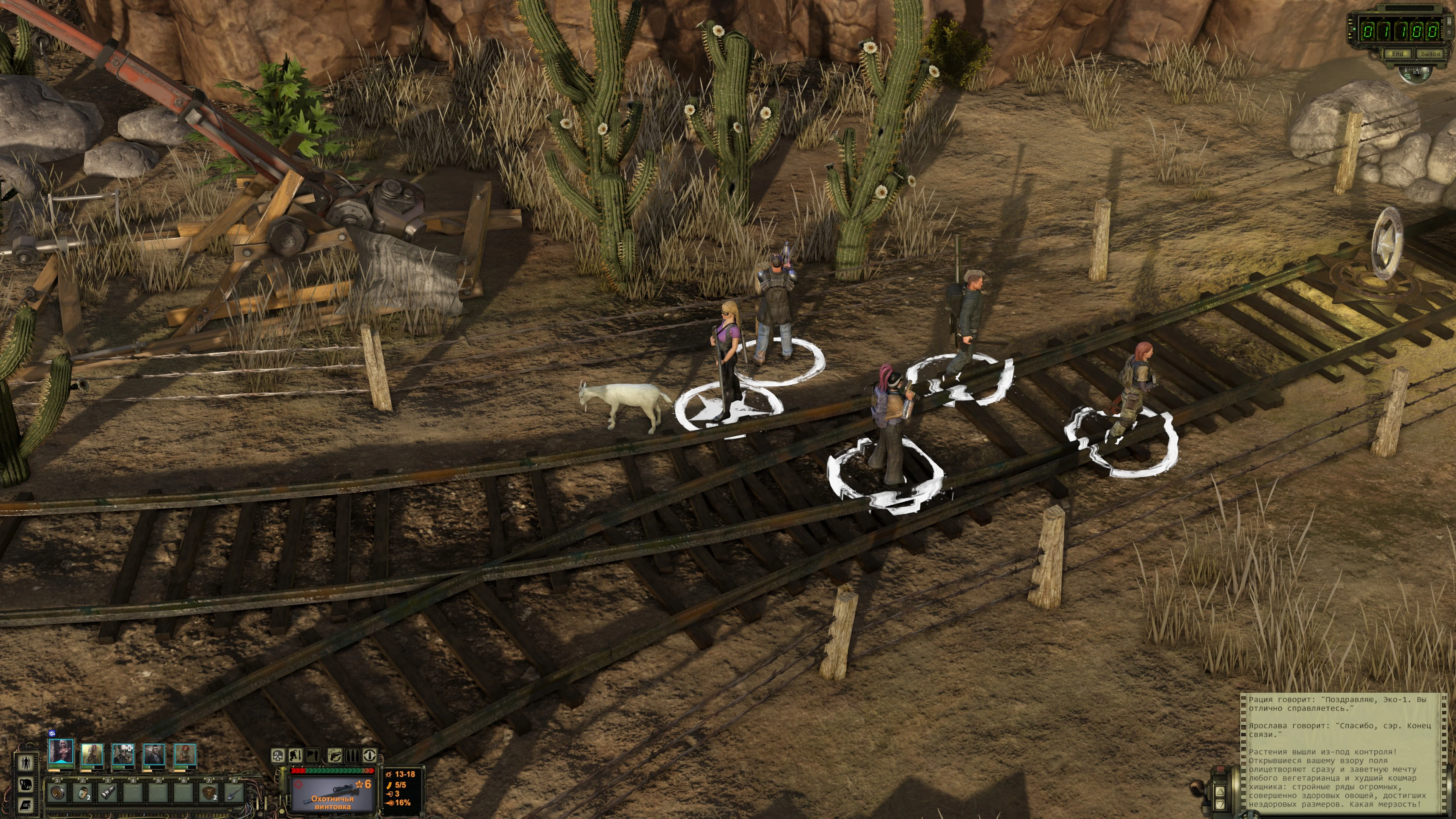
Task: Select the metal tube item in slot 3
Action: [x=108, y=792]
